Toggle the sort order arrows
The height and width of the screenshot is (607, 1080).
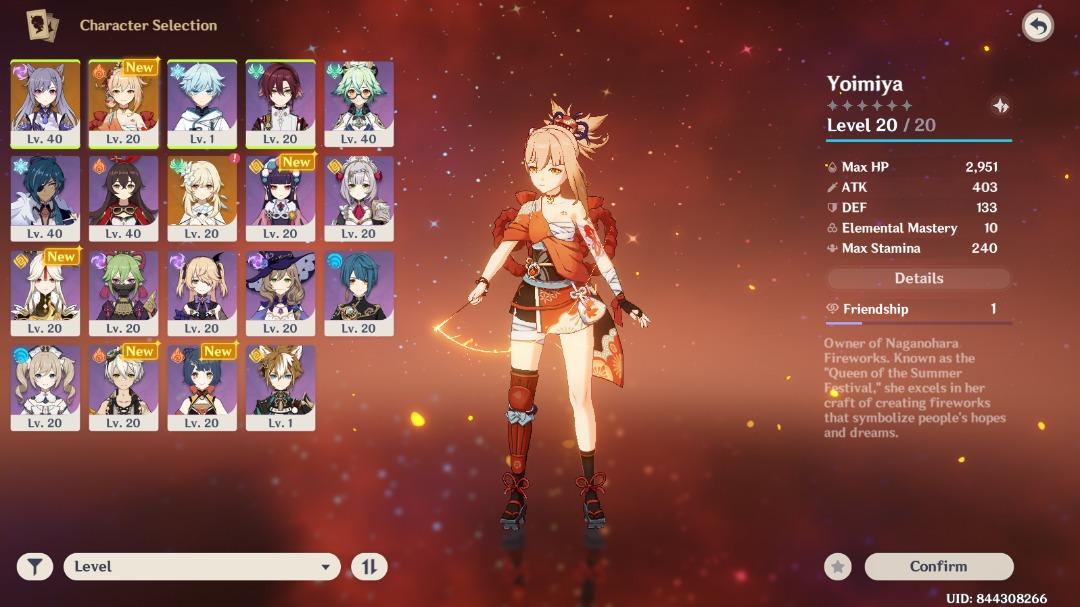(368, 567)
